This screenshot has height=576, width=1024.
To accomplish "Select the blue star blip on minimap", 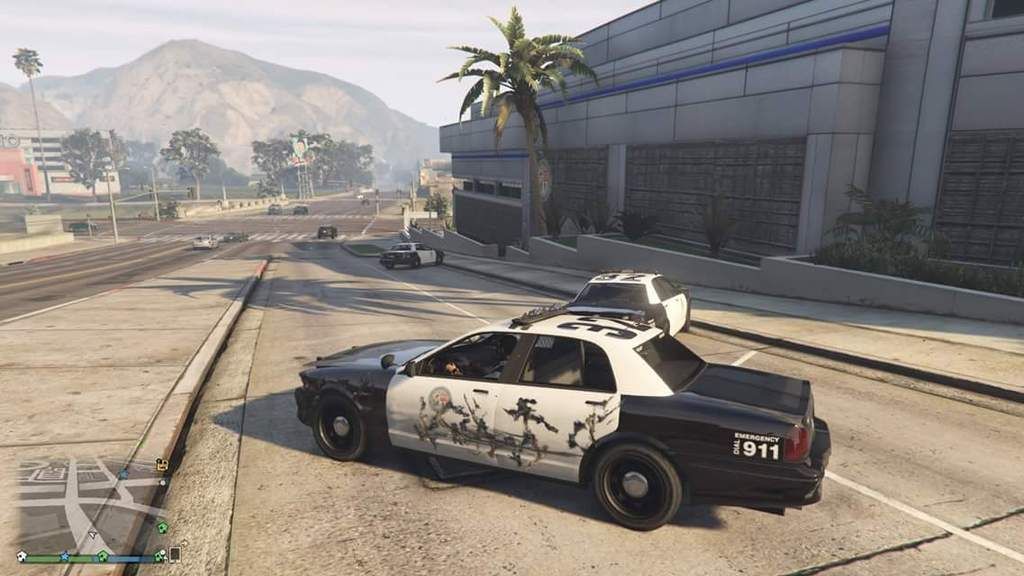I will 65,556.
